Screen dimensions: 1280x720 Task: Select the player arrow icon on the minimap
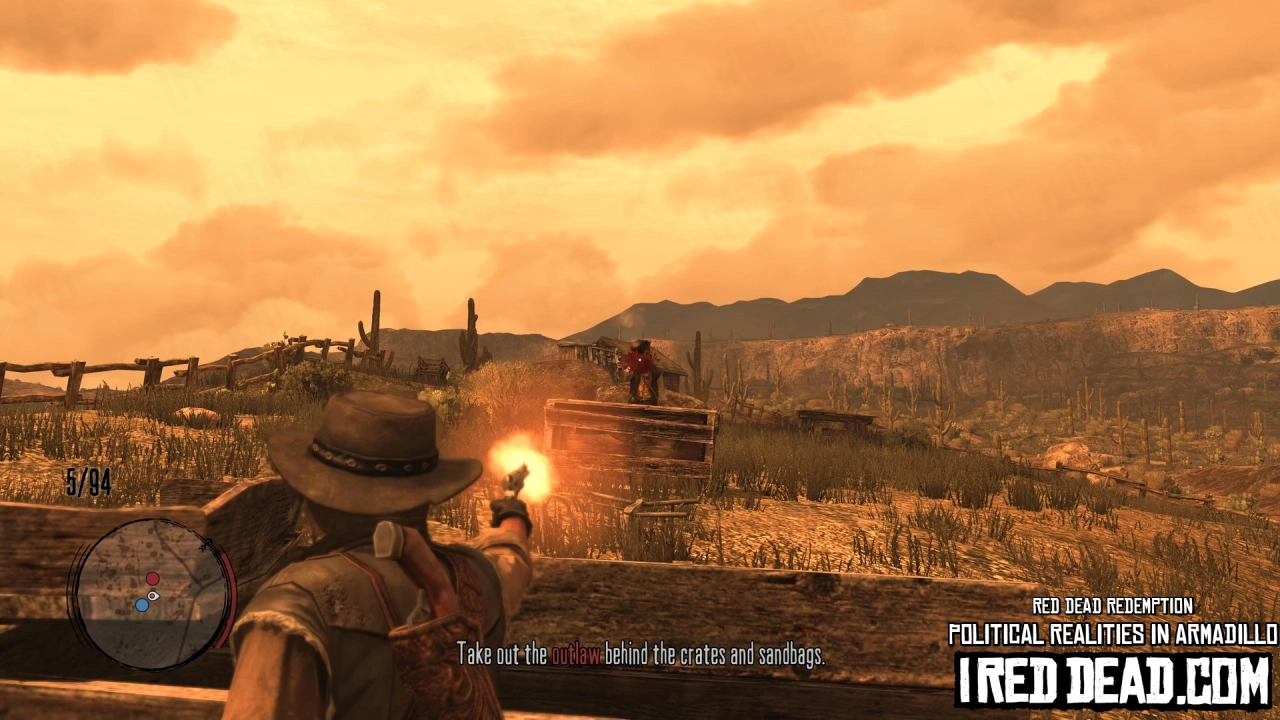tap(153, 596)
